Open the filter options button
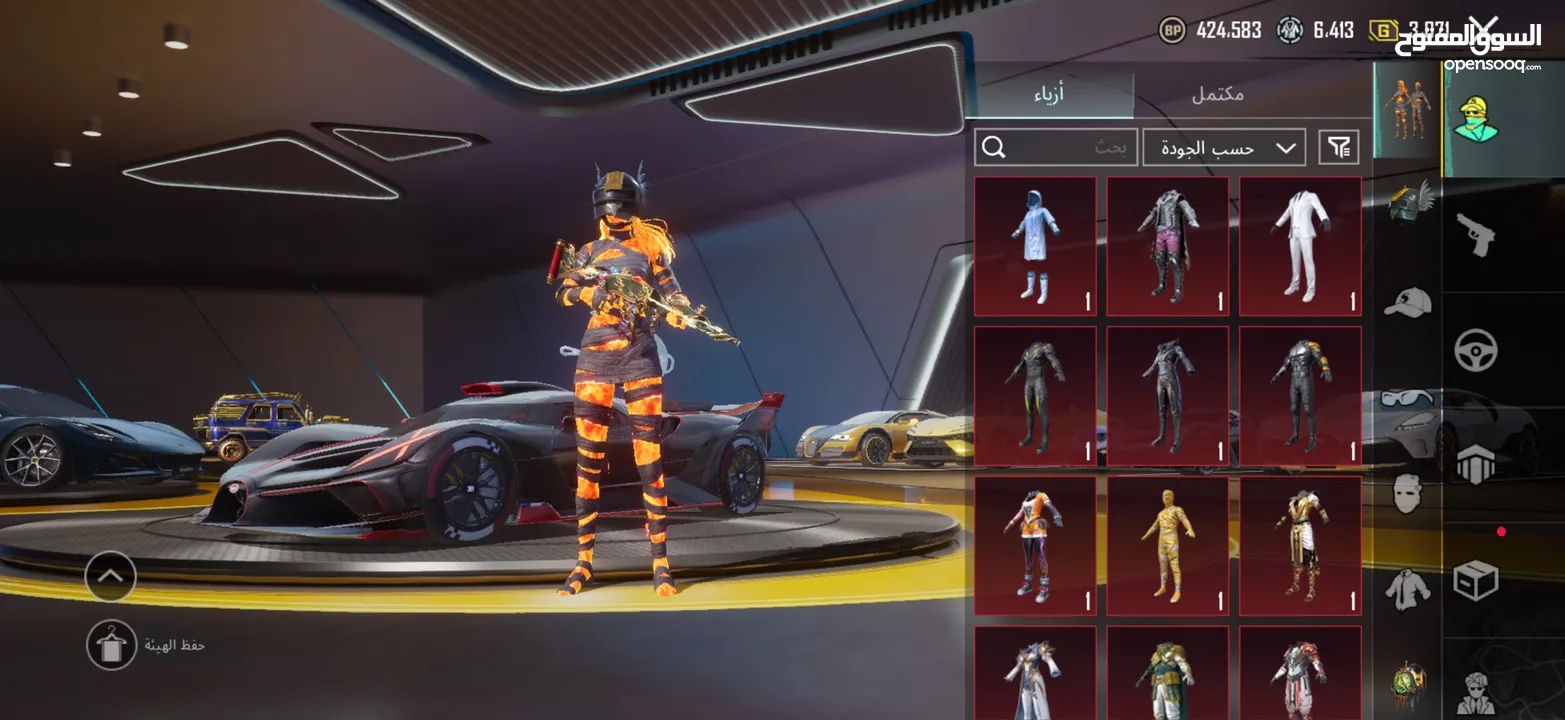1565x720 pixels. pyautogui.click(x=1339, y=148)
